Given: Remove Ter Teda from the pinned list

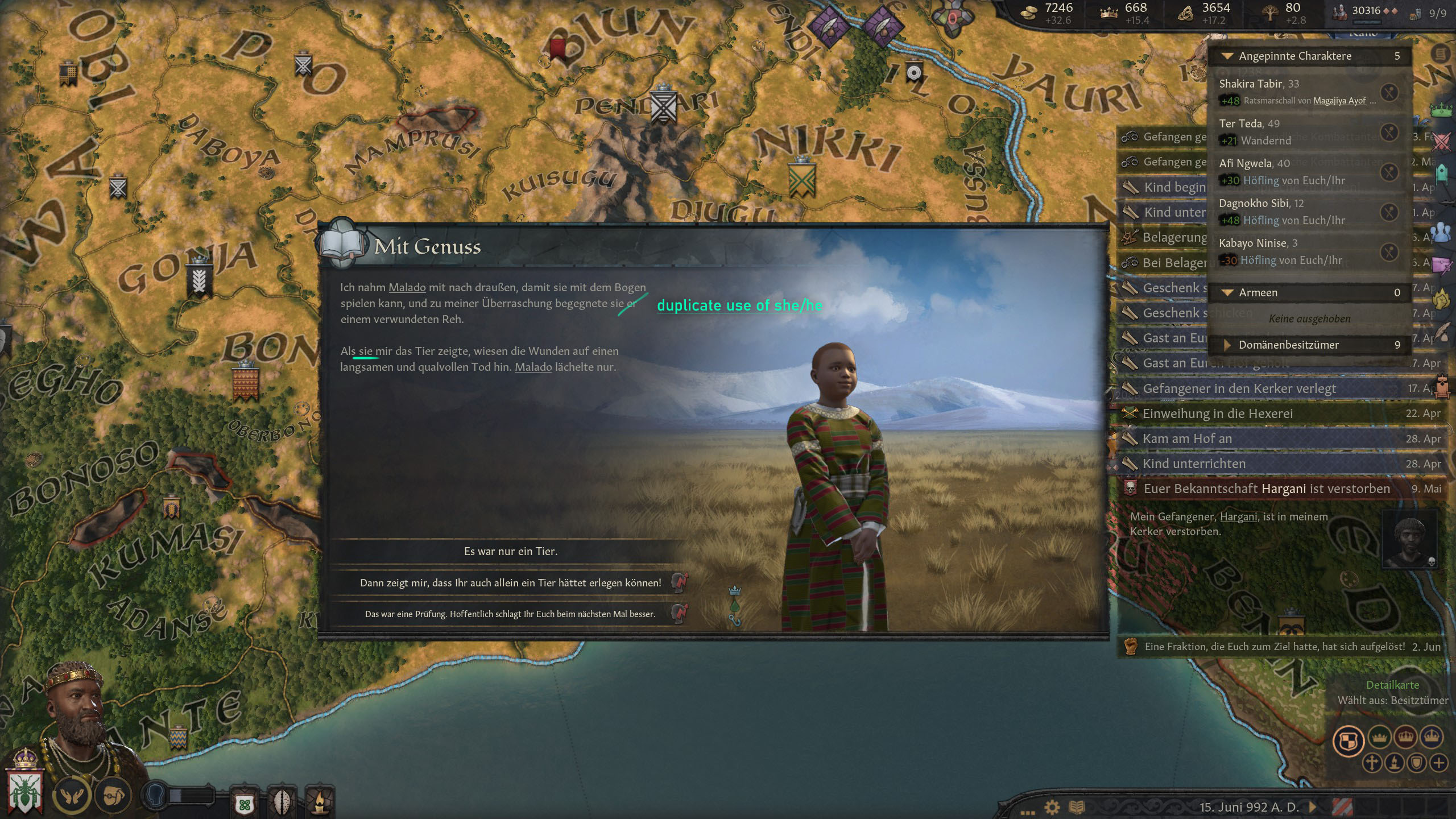Looking at the screenshot, I should click(x=1388, y=131).
